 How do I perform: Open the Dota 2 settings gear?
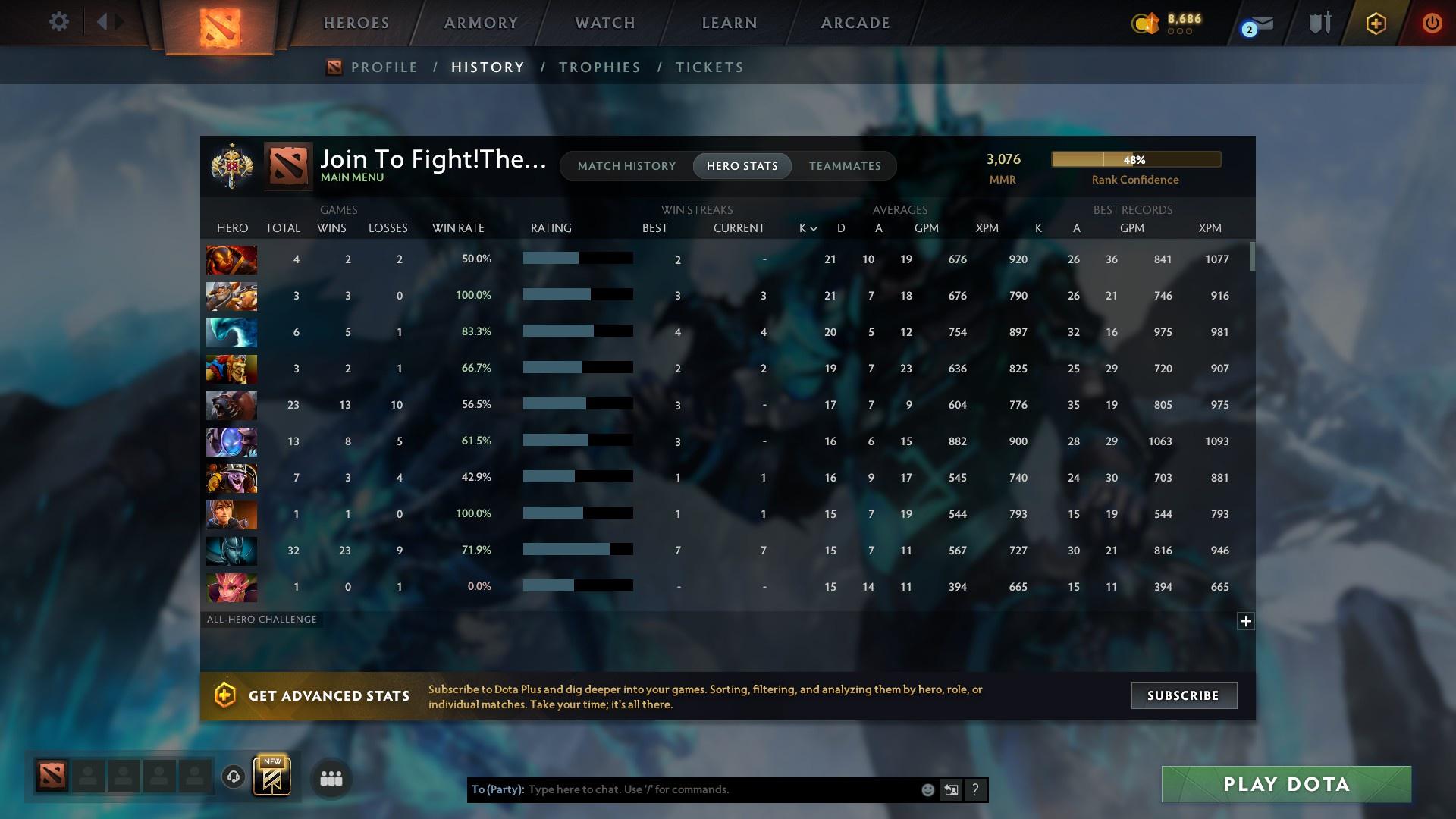(59, 22)
